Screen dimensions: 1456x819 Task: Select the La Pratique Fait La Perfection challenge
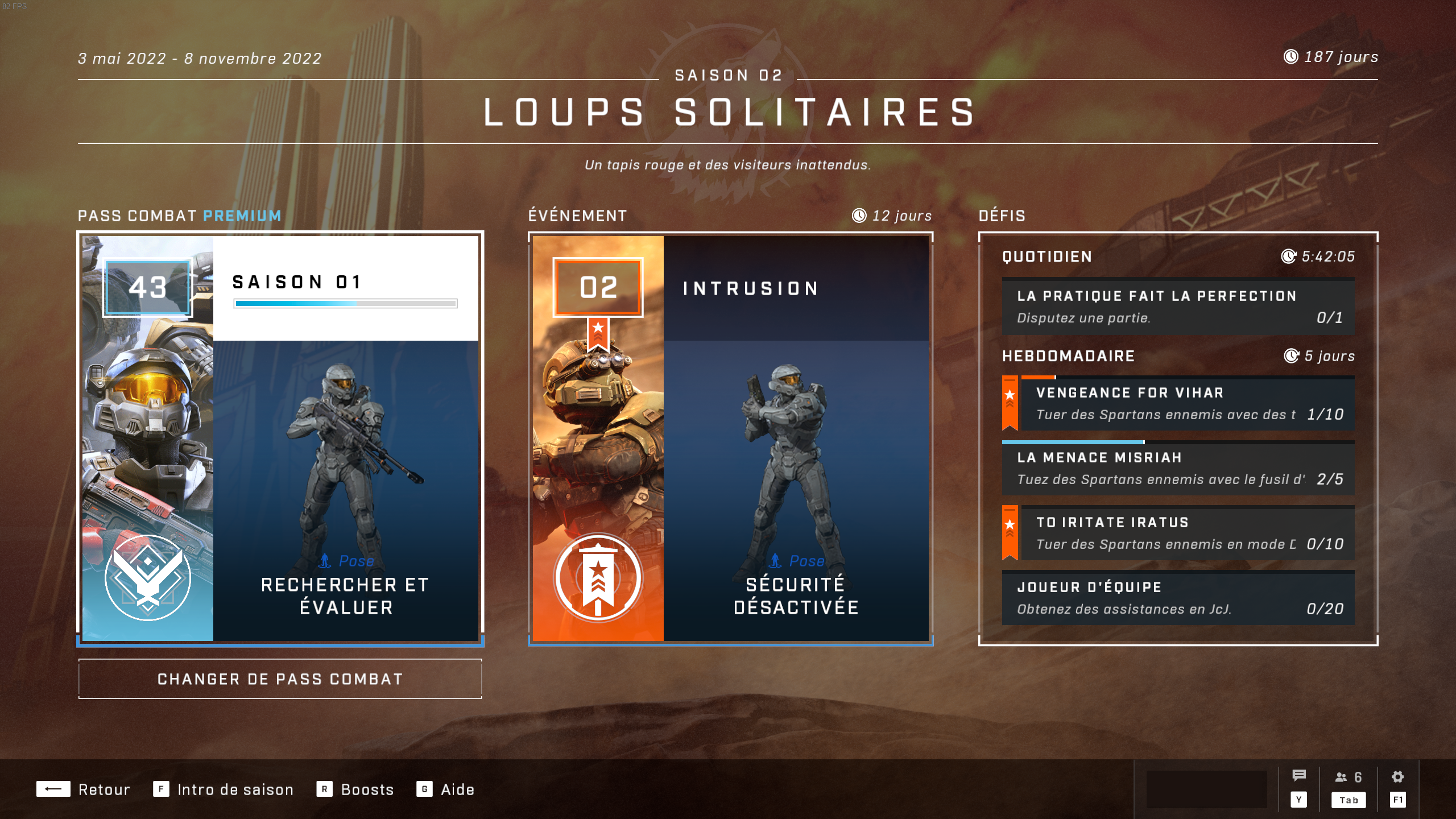(1178, 307)
